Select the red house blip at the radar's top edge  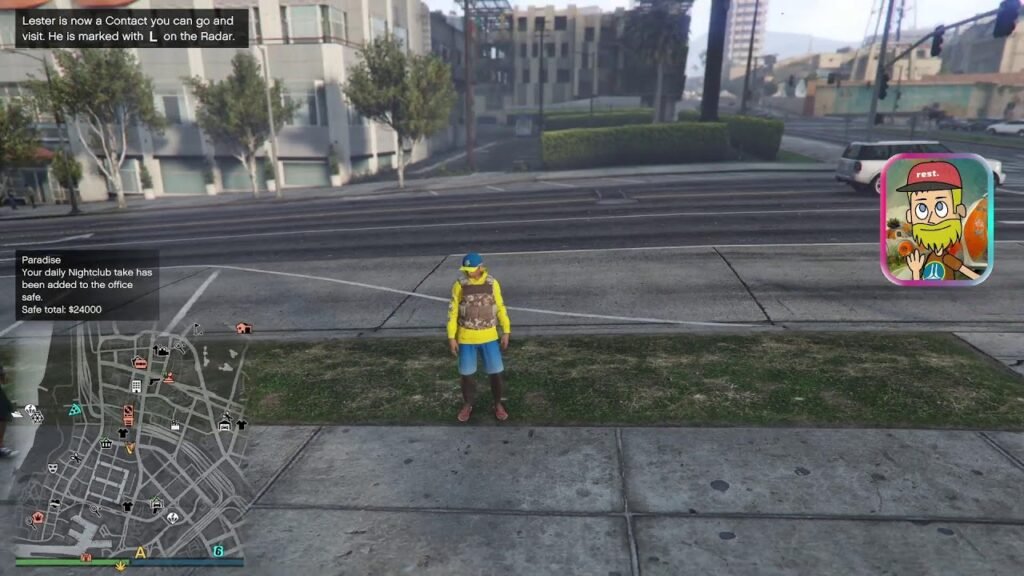pos(243,328)
